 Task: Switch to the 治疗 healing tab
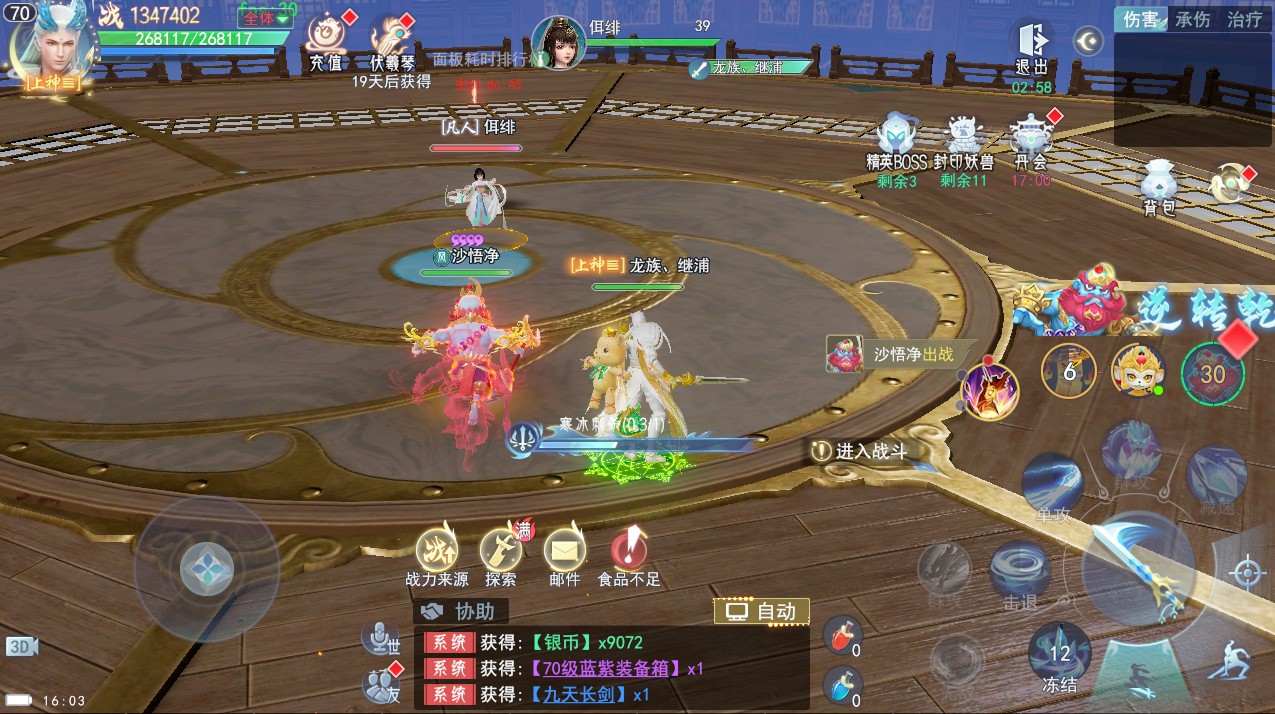pos(1244,19)
